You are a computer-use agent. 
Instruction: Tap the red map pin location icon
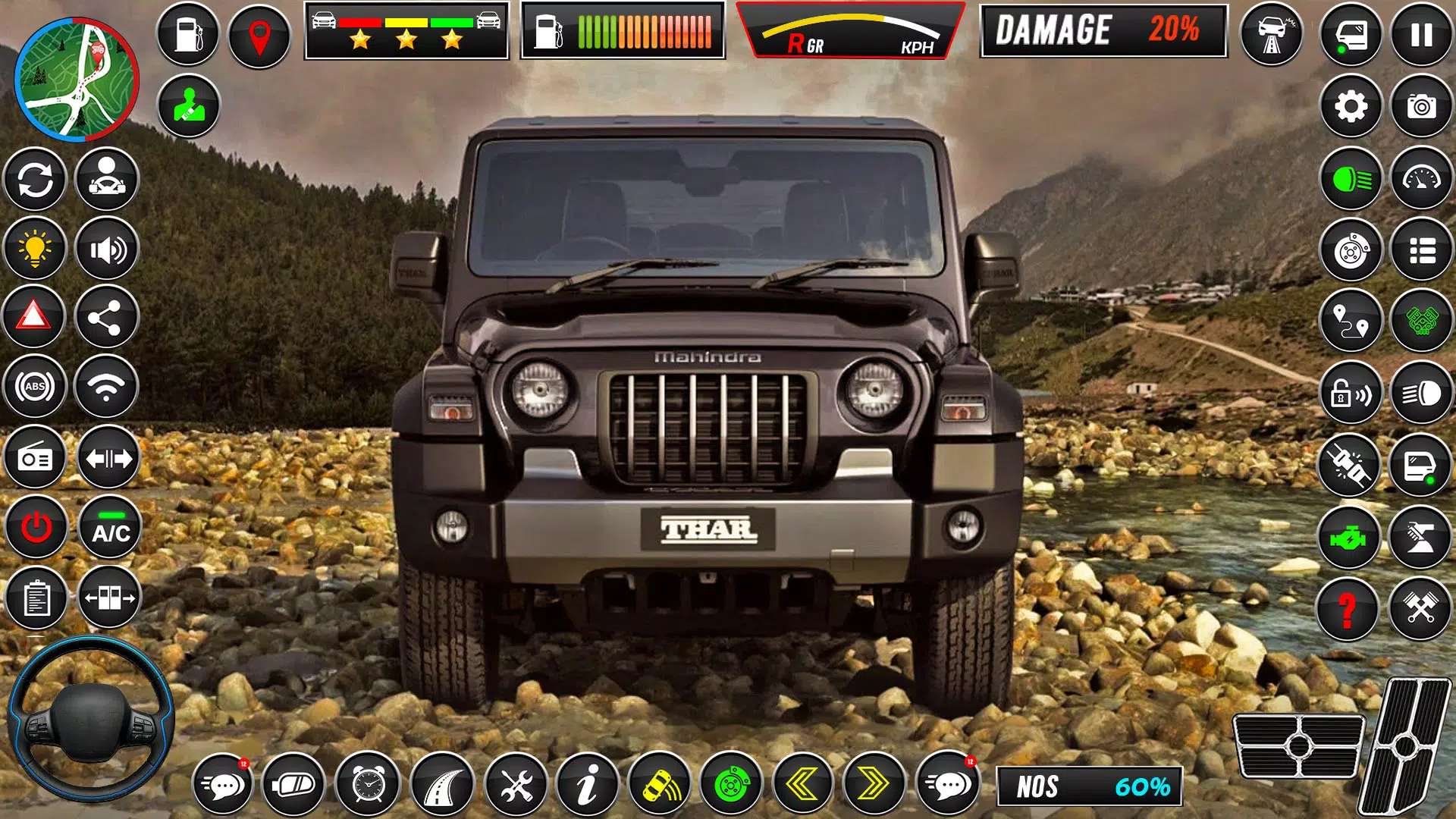tap(258, 33)
